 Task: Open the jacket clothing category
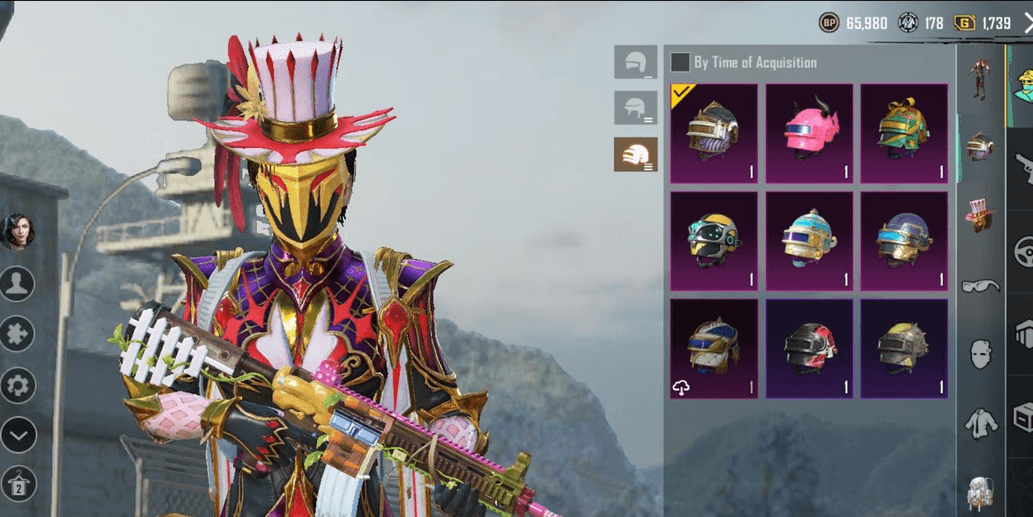980,424
